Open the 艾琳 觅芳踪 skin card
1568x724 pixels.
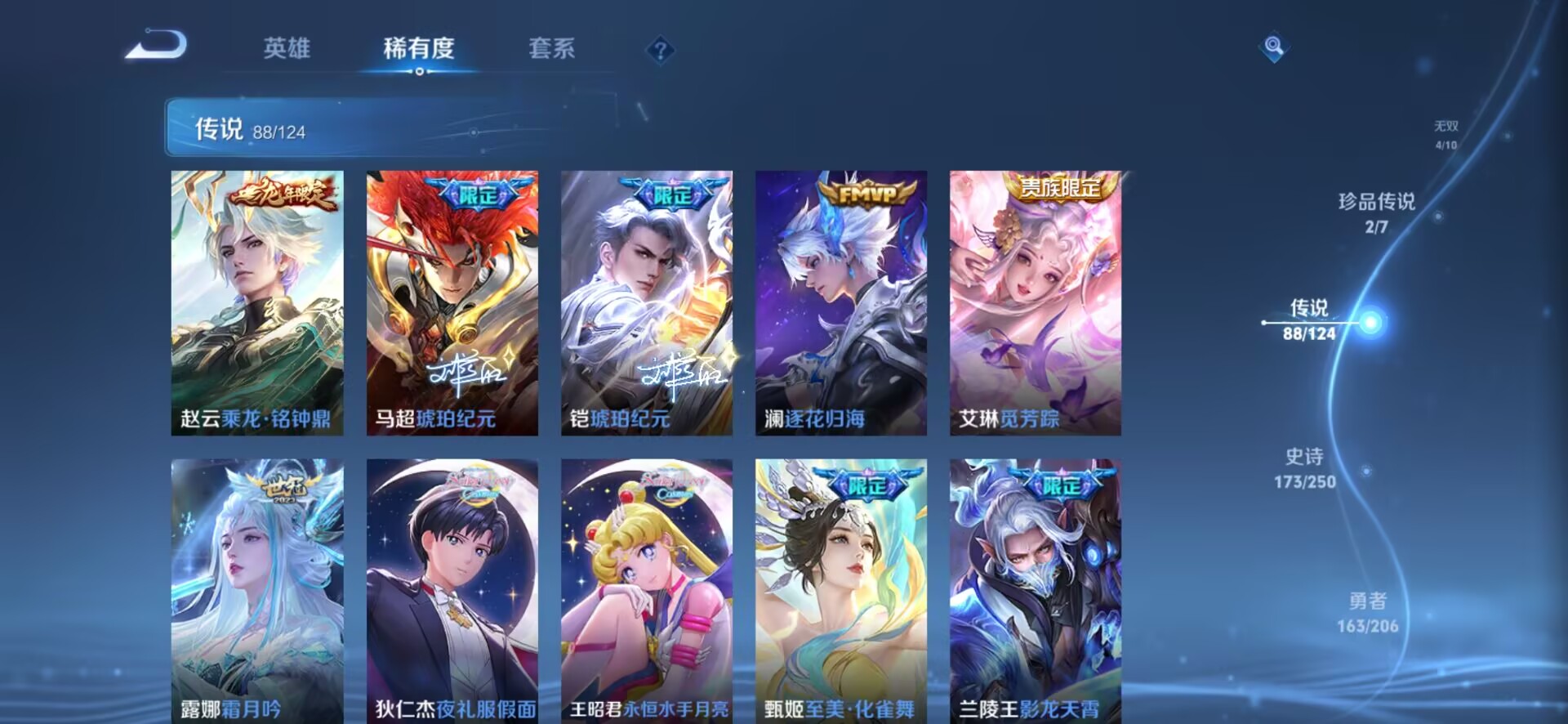(1035, 302)
